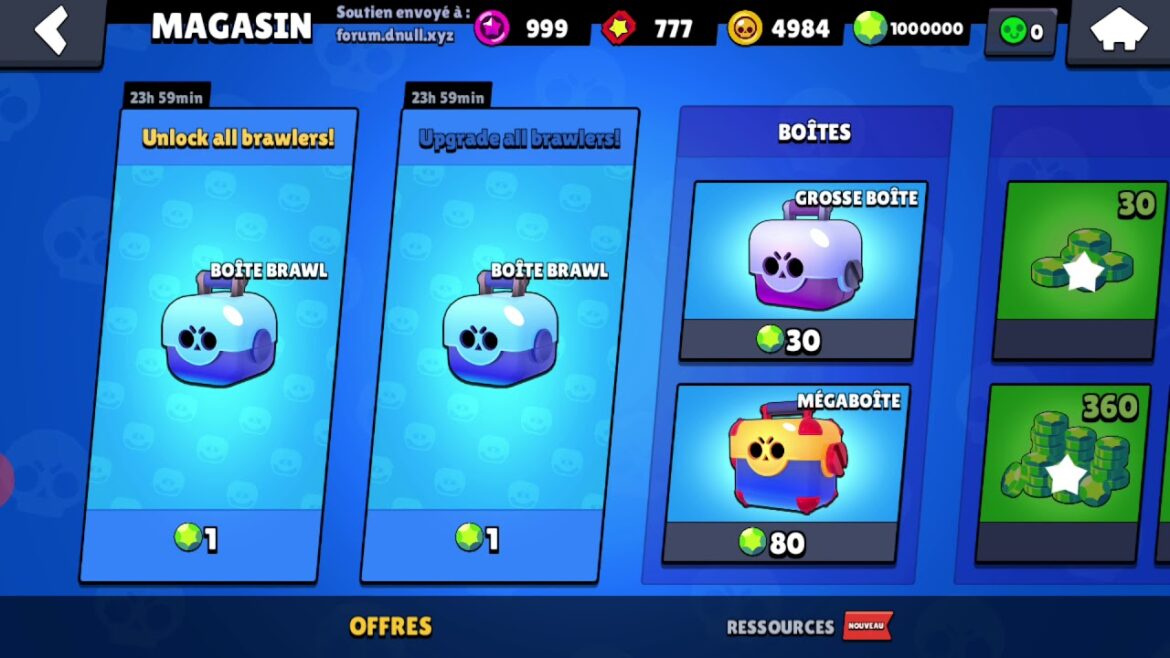Purchase the Mégaboîte for 80 gems
Image resolution: width=1170 pixels, height=658 pixels.
click(786, 472)
